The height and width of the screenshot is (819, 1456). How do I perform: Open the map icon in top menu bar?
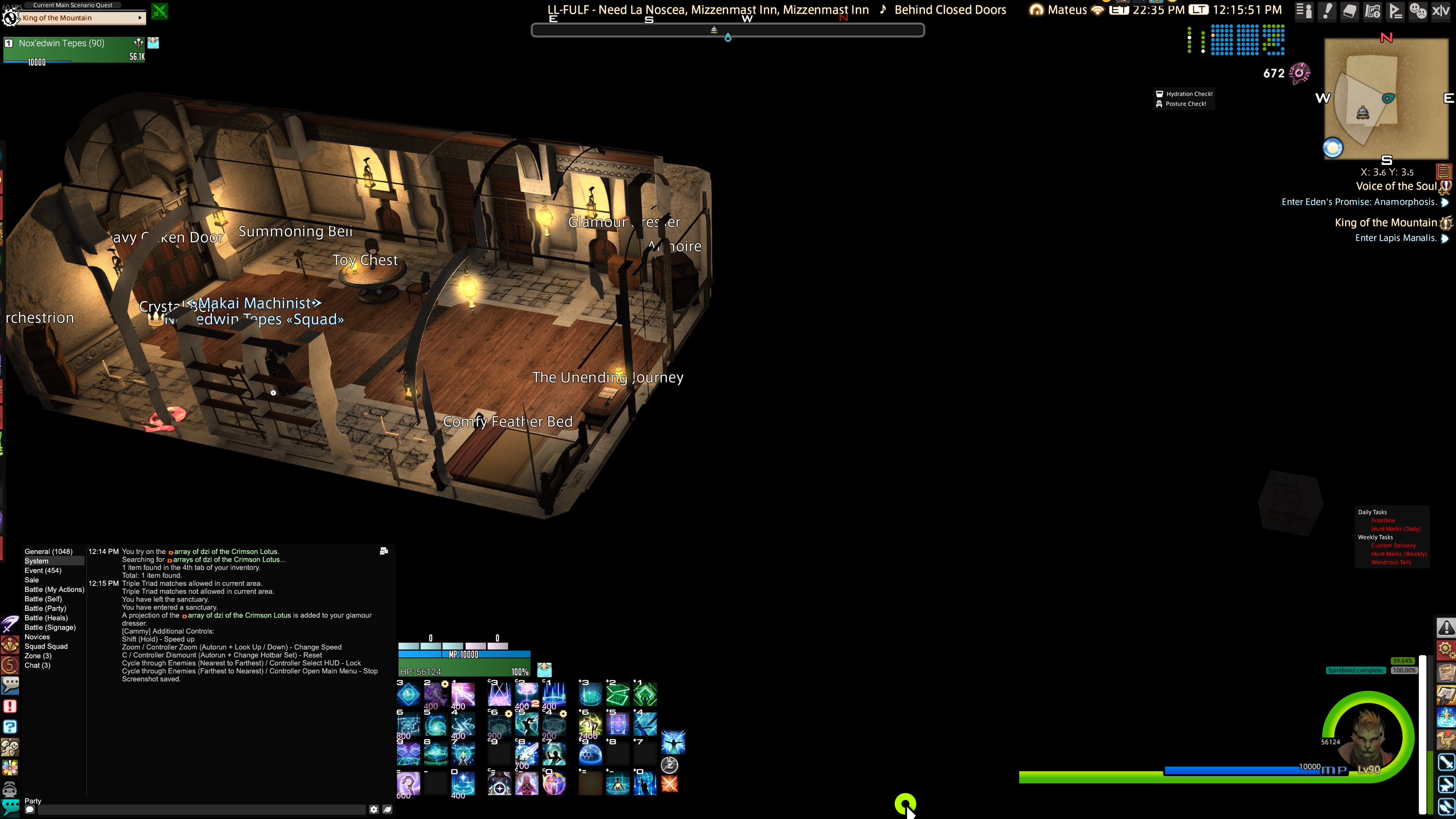pos(1372,11)
